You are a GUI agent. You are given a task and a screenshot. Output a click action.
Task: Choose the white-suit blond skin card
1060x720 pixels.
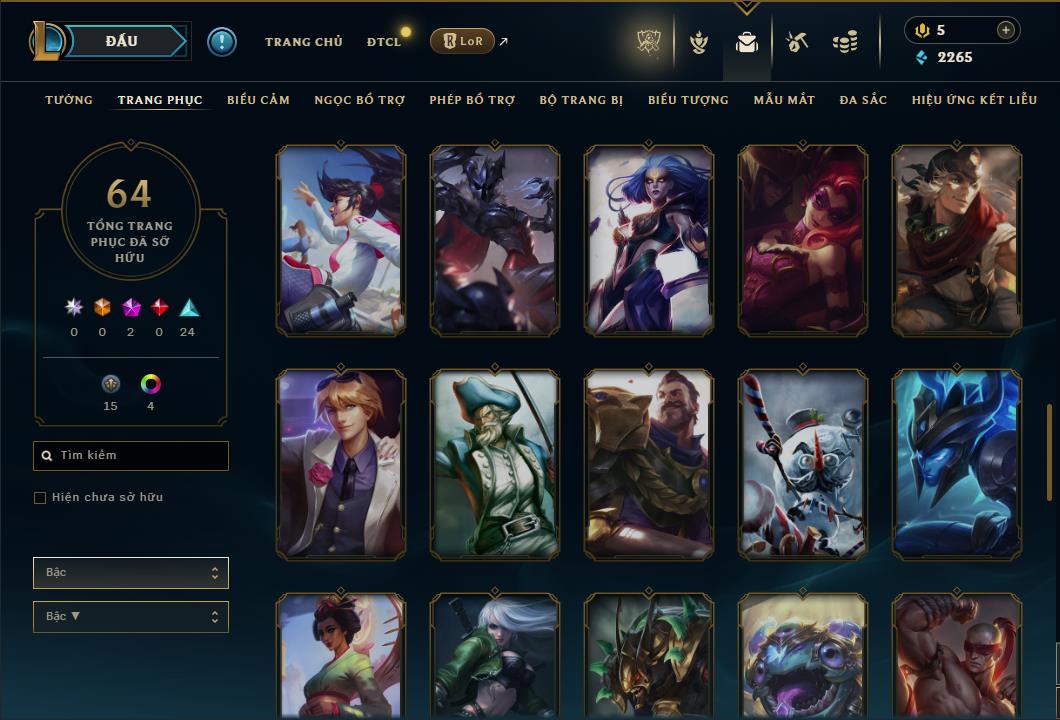tap(341, 464)
